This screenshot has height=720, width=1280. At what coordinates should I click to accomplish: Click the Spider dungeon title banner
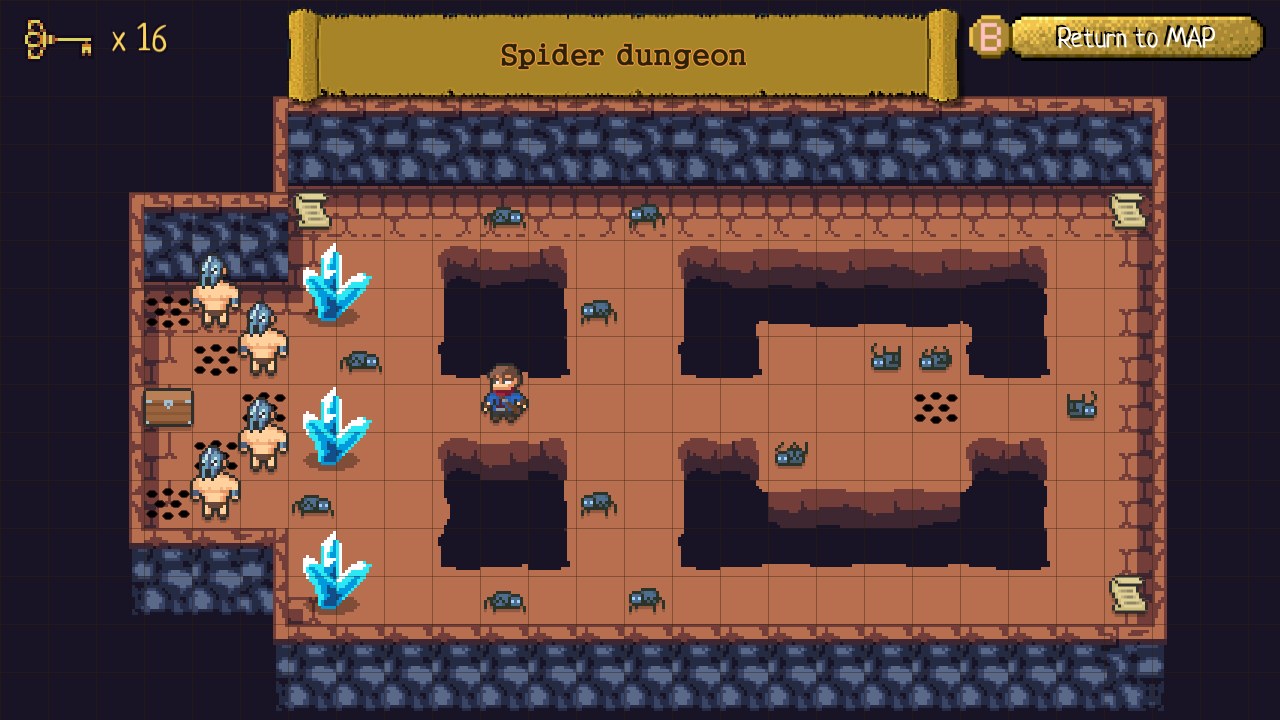622,55
